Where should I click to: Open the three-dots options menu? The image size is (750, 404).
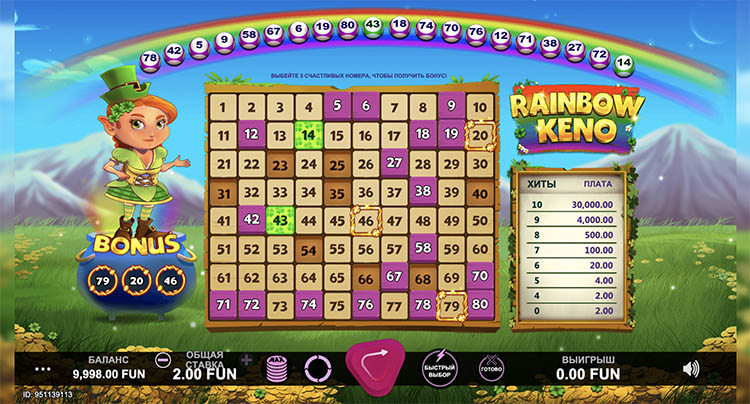pyautogui.click(x=42, y=368)
